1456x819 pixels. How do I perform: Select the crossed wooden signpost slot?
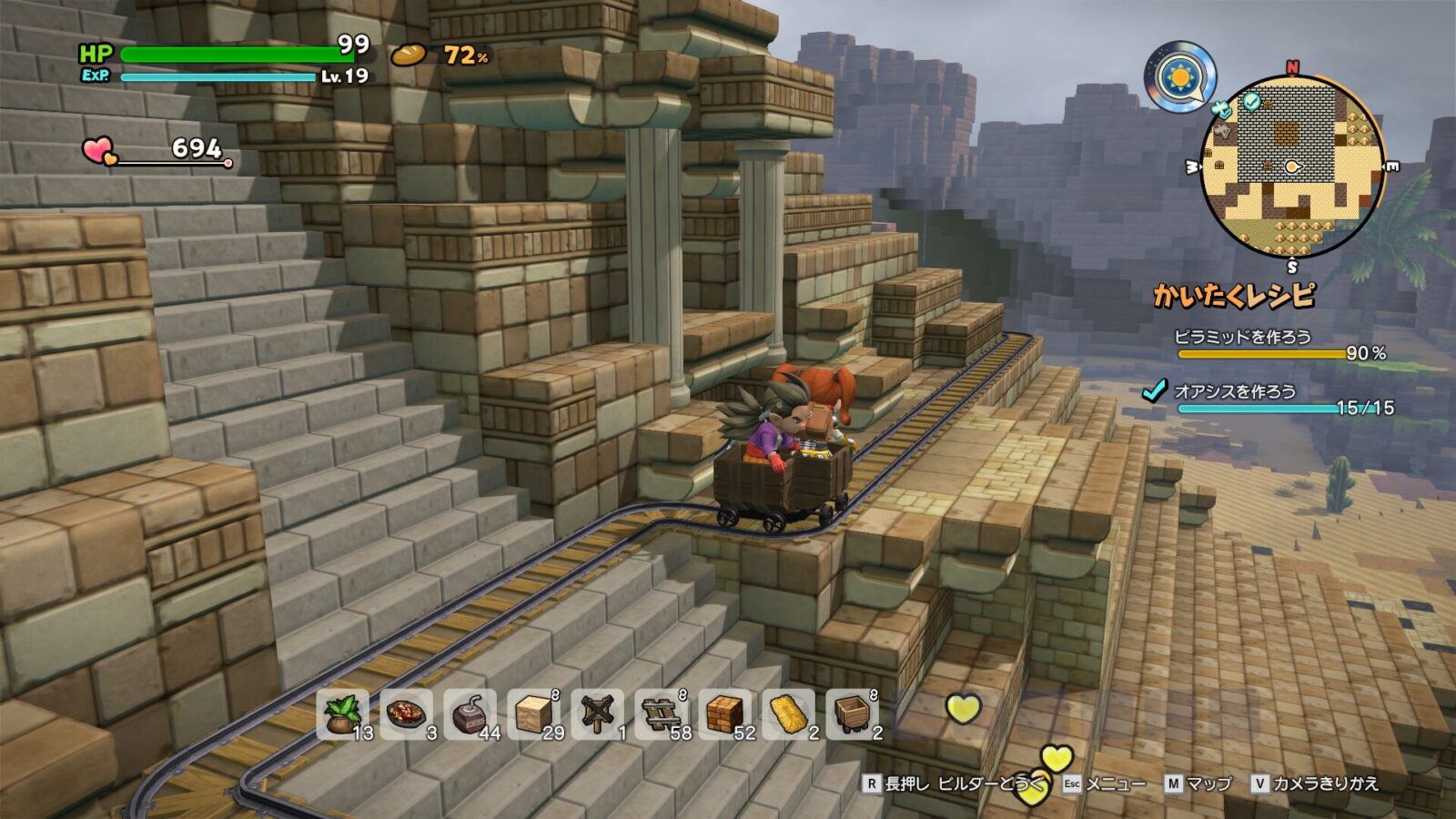(x=597, y=713)
